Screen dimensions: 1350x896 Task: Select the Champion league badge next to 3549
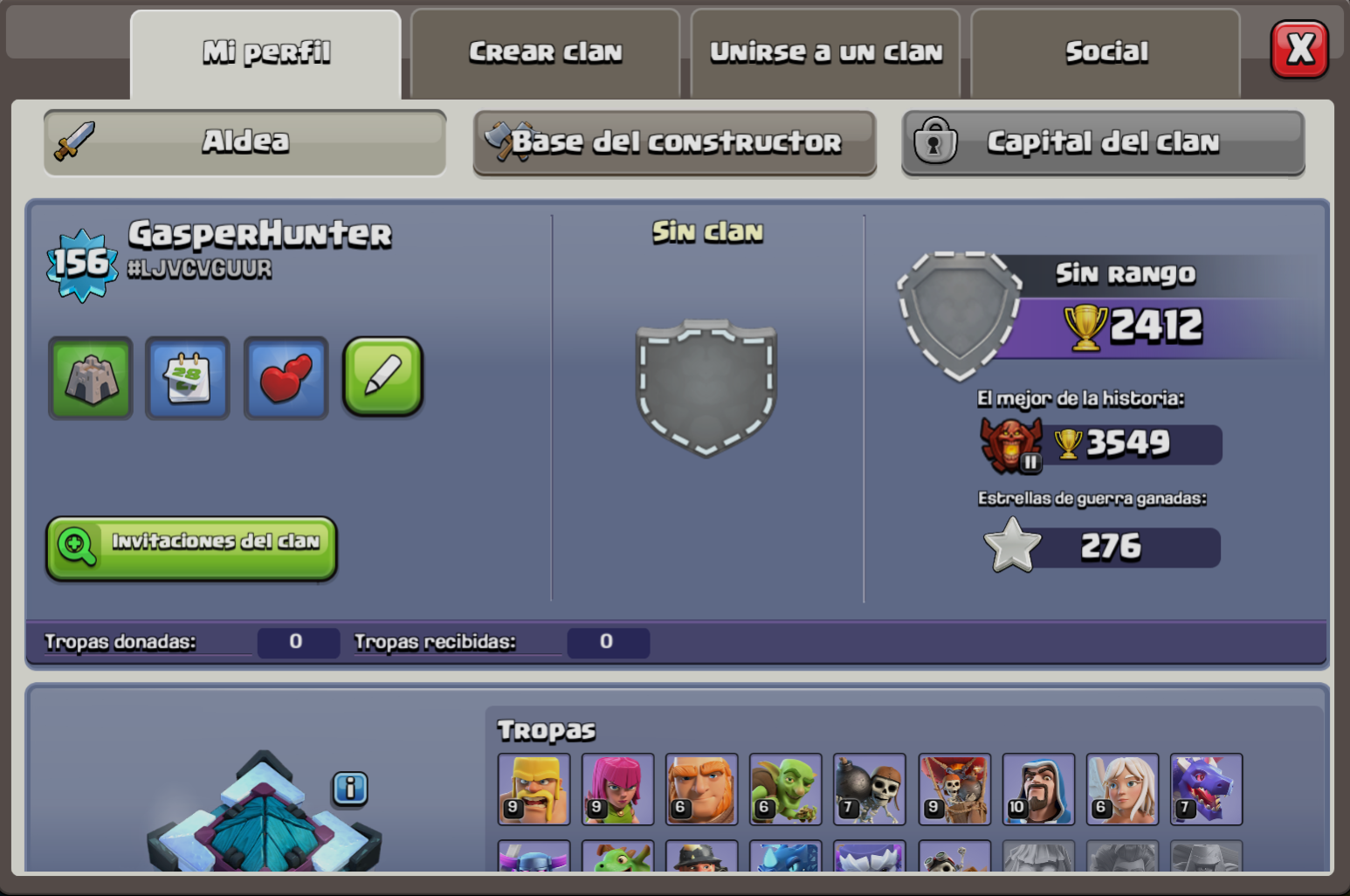point(1011,445)
